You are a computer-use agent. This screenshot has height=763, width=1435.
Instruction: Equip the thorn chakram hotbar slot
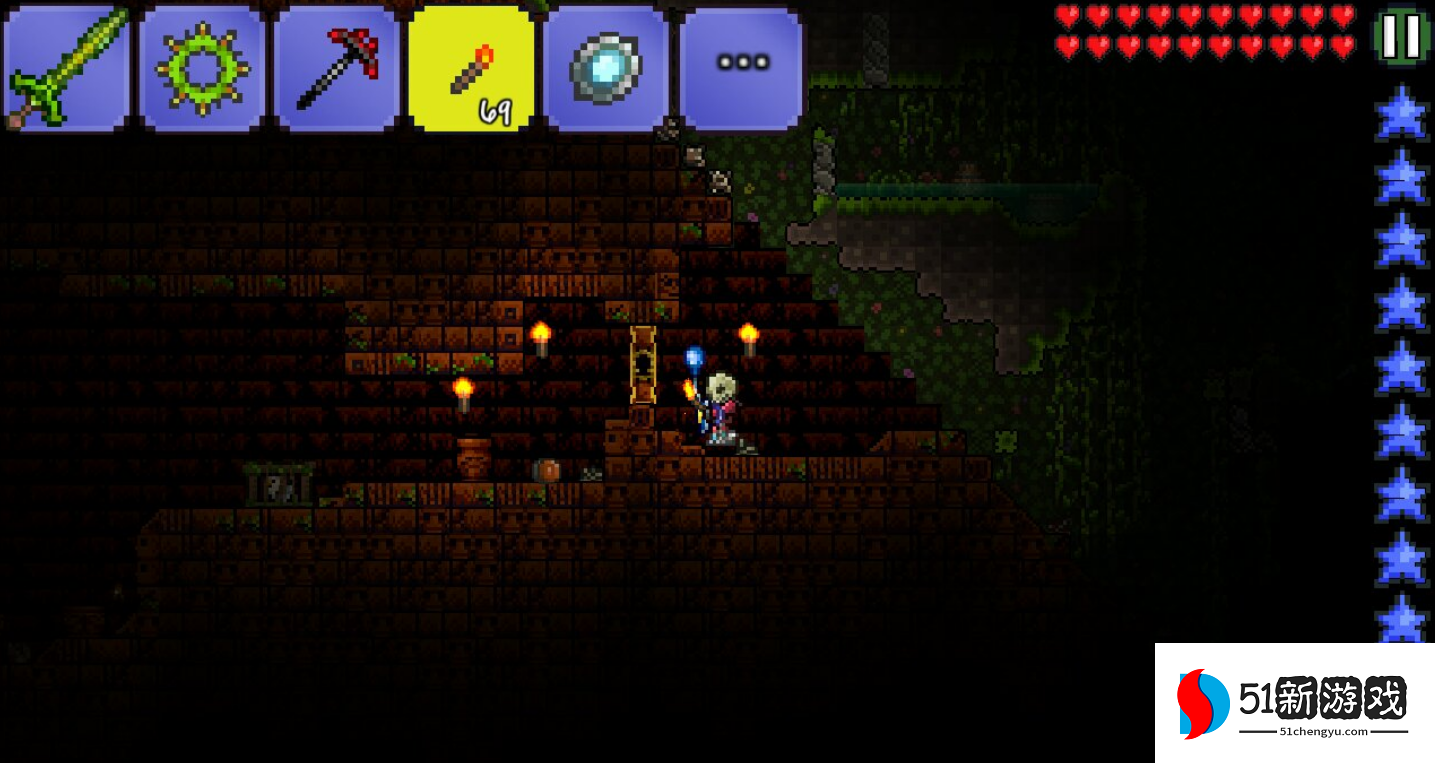pyautogui.click(x=202, y=68)
